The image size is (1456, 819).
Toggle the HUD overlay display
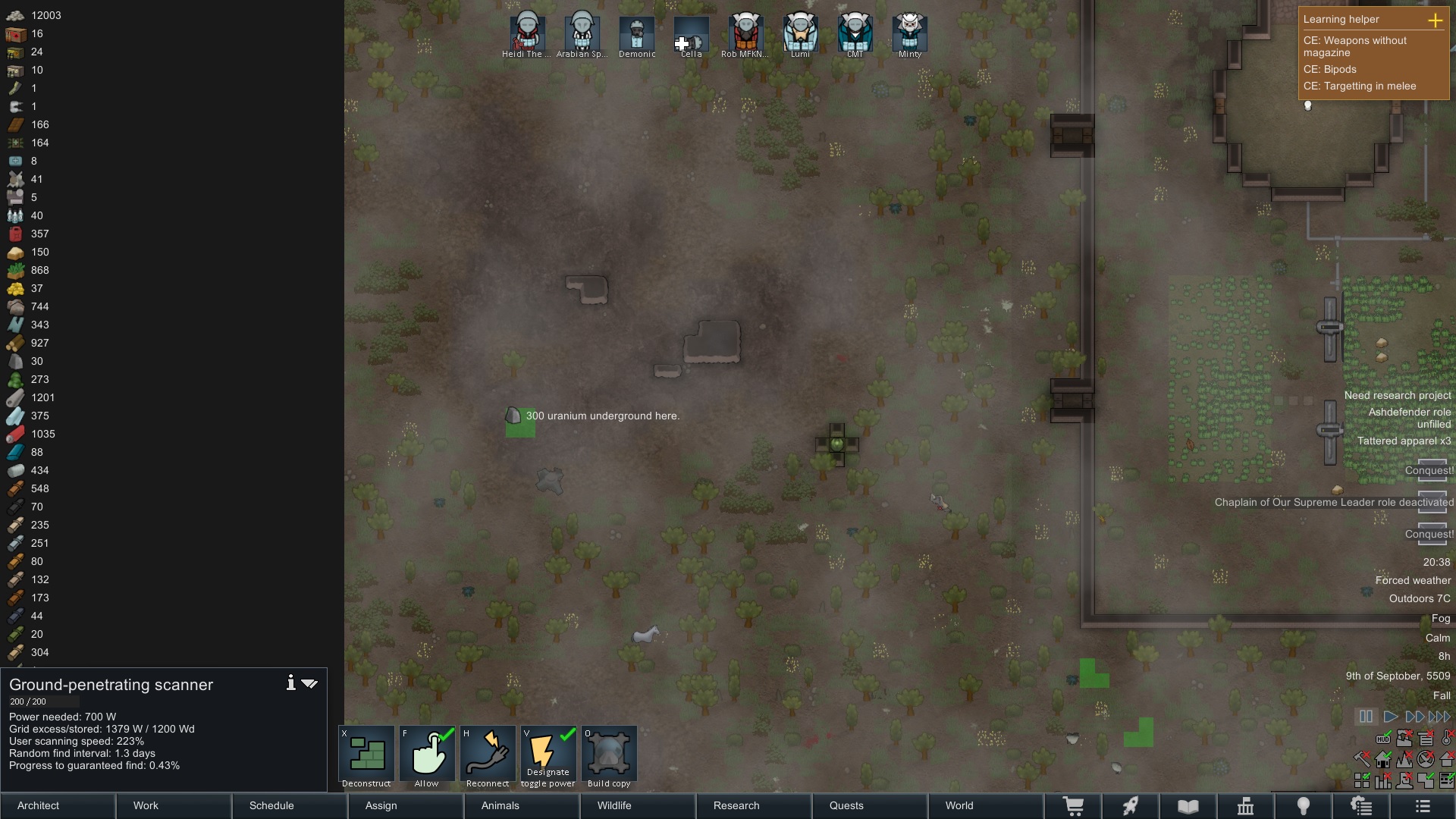pos(1383,739)
